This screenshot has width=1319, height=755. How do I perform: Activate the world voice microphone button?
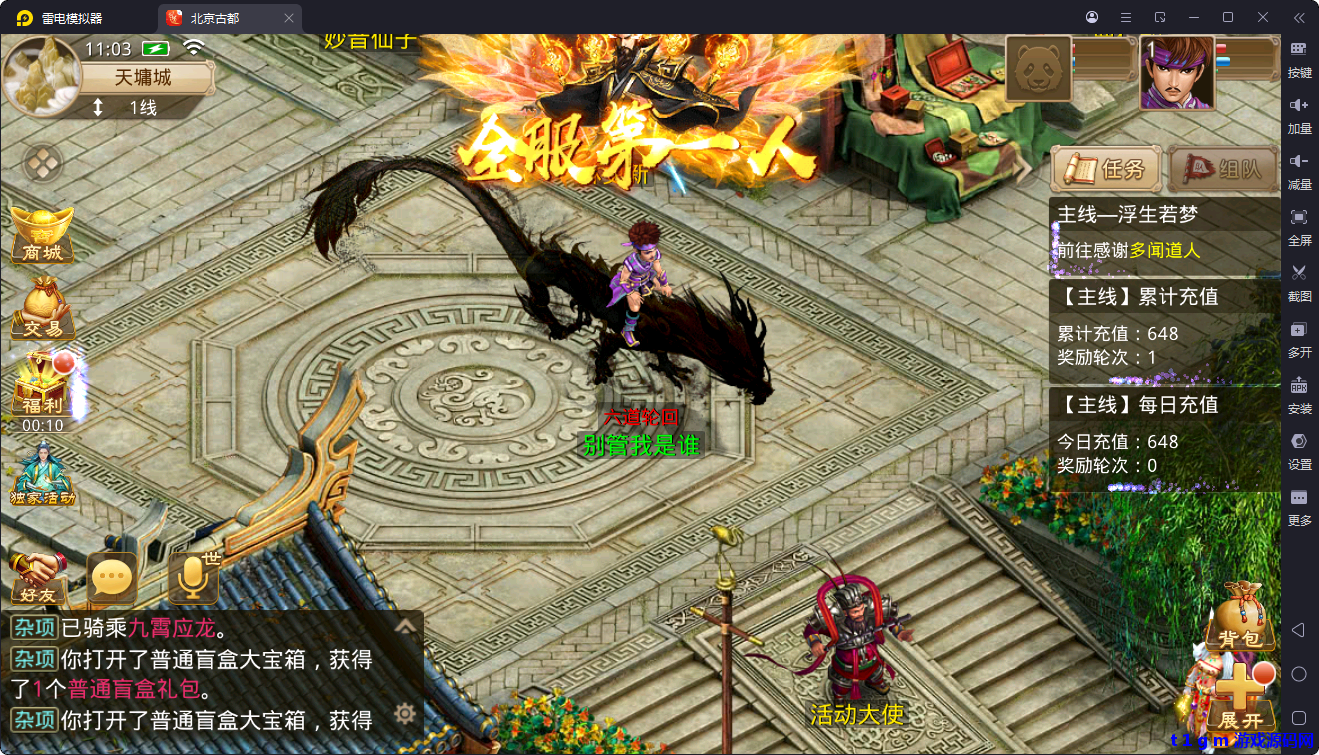[192, 577]
